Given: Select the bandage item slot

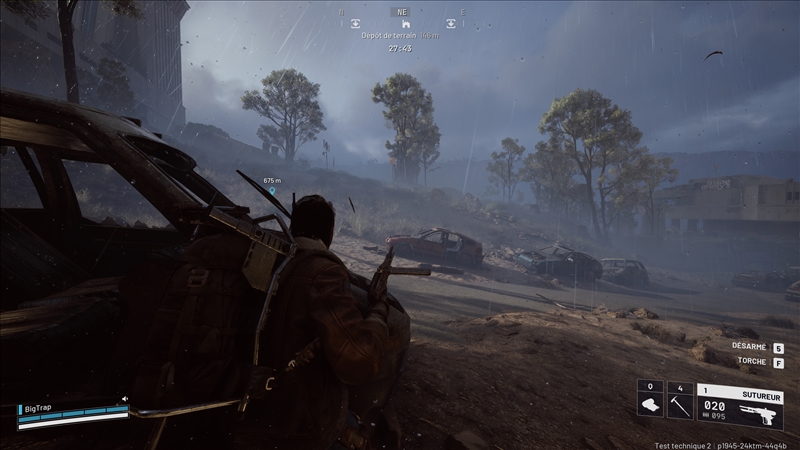Looking at the screenshot, I should (x=650, y=402).
